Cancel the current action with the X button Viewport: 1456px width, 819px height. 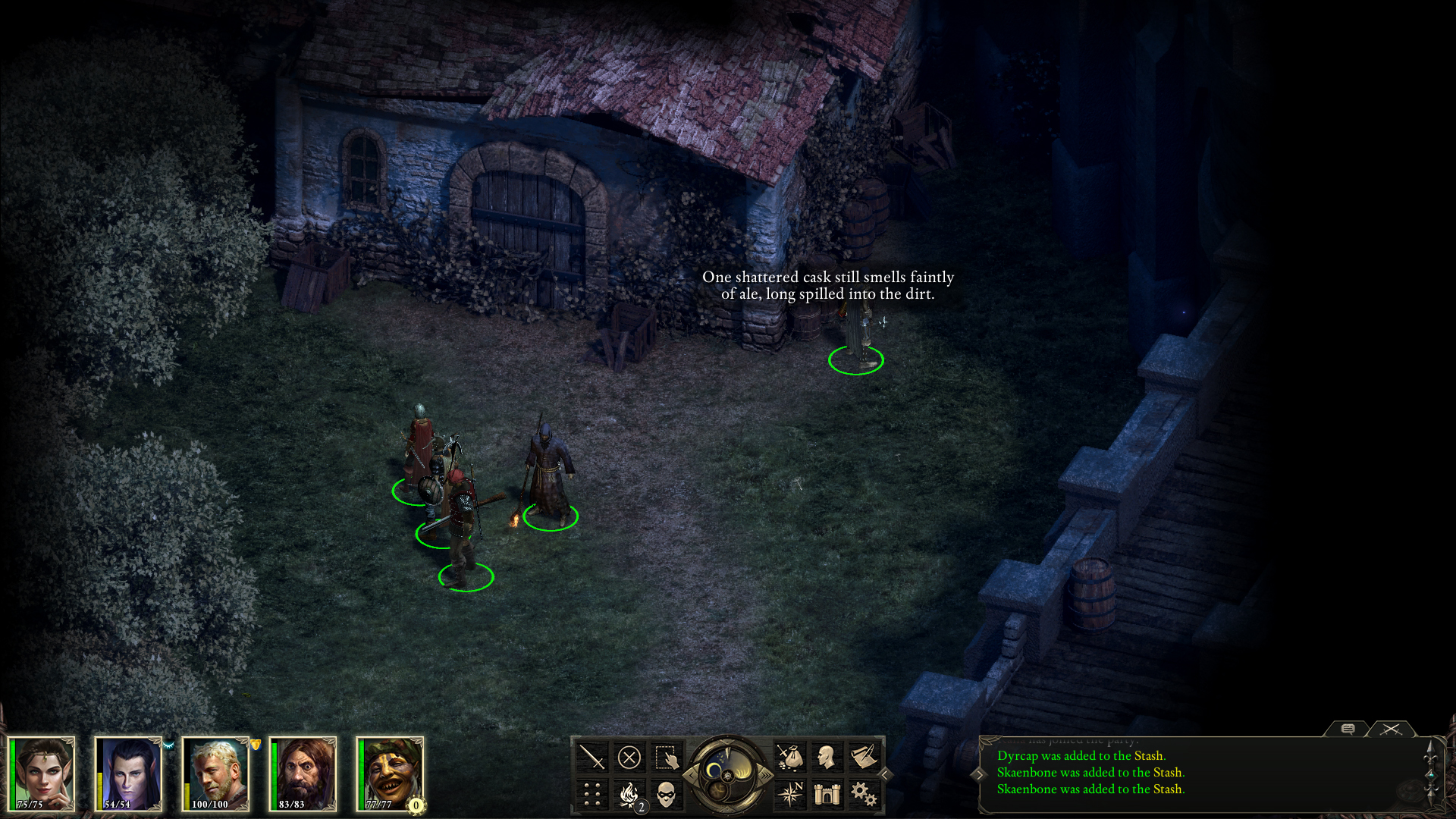(x=629, y=757)
